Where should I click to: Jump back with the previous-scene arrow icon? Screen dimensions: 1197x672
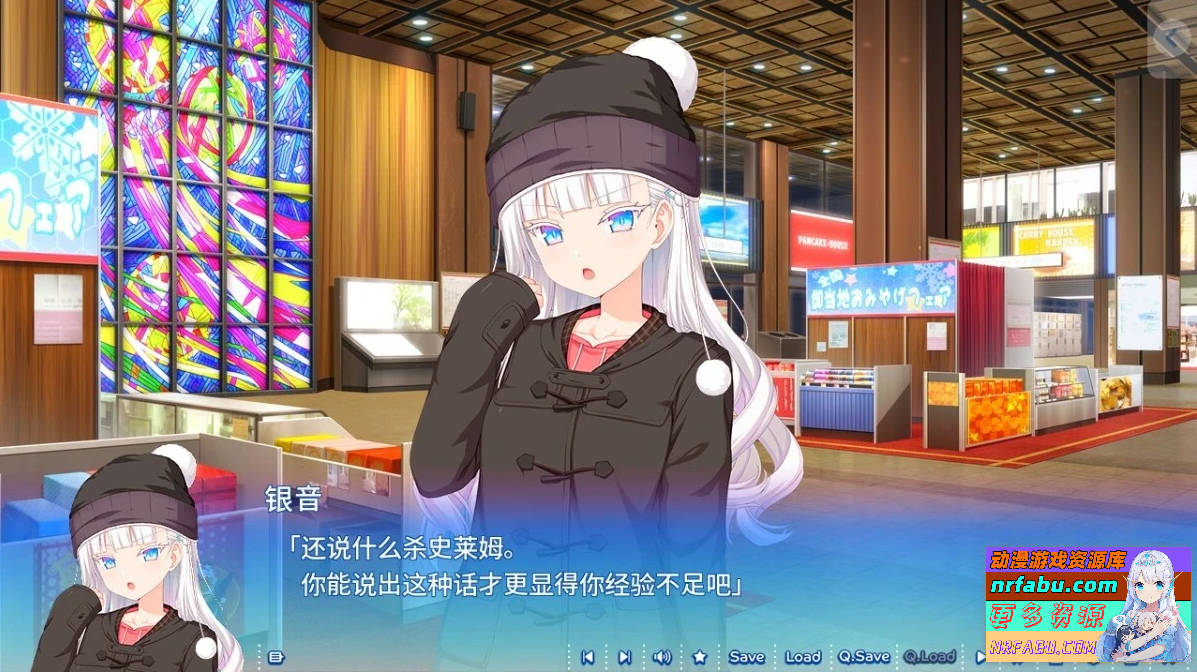588,657
